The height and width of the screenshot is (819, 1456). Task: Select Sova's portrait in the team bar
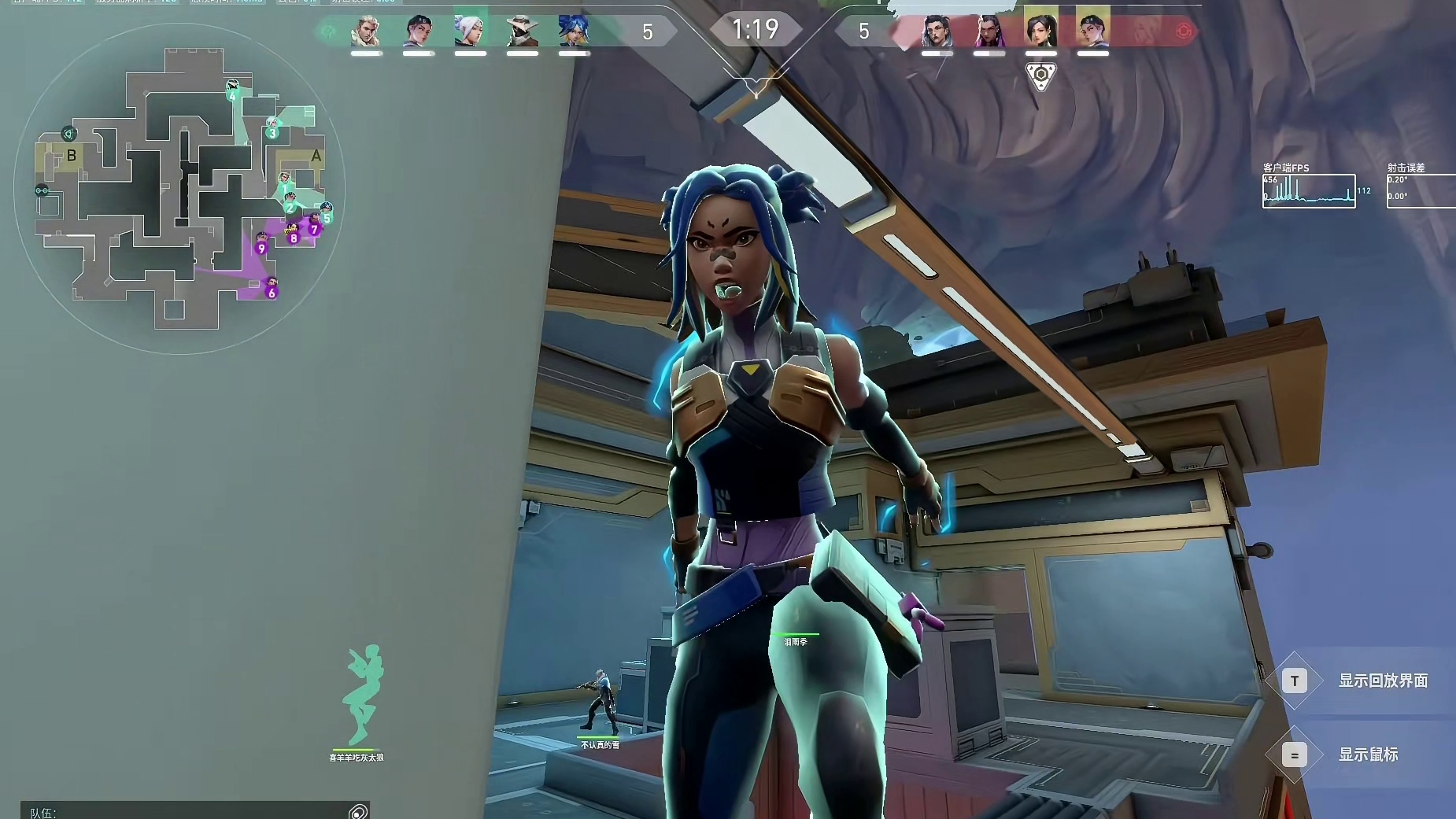(366, 31)
